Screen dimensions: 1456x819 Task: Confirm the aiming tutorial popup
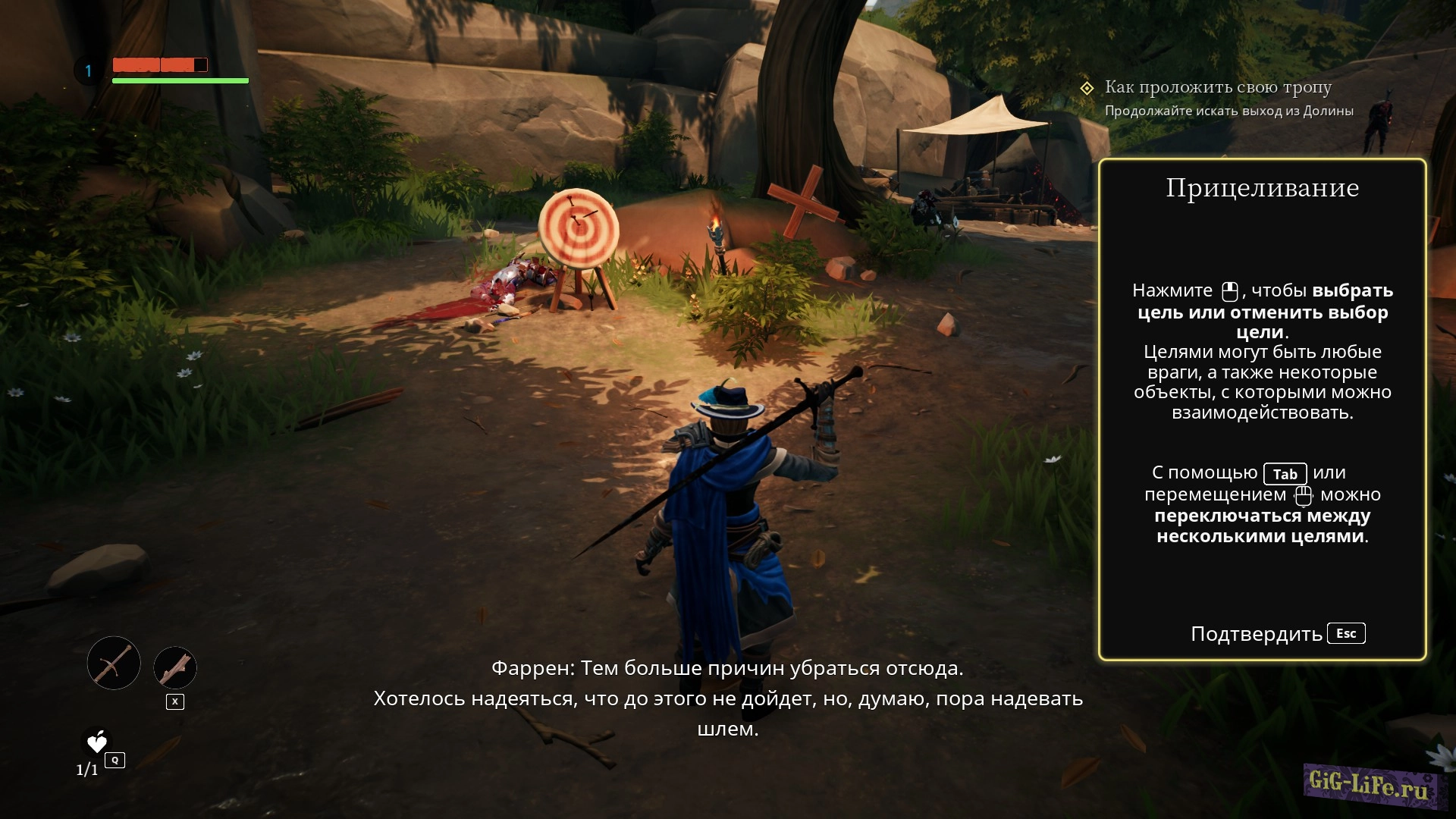[x=1277, y=634]
